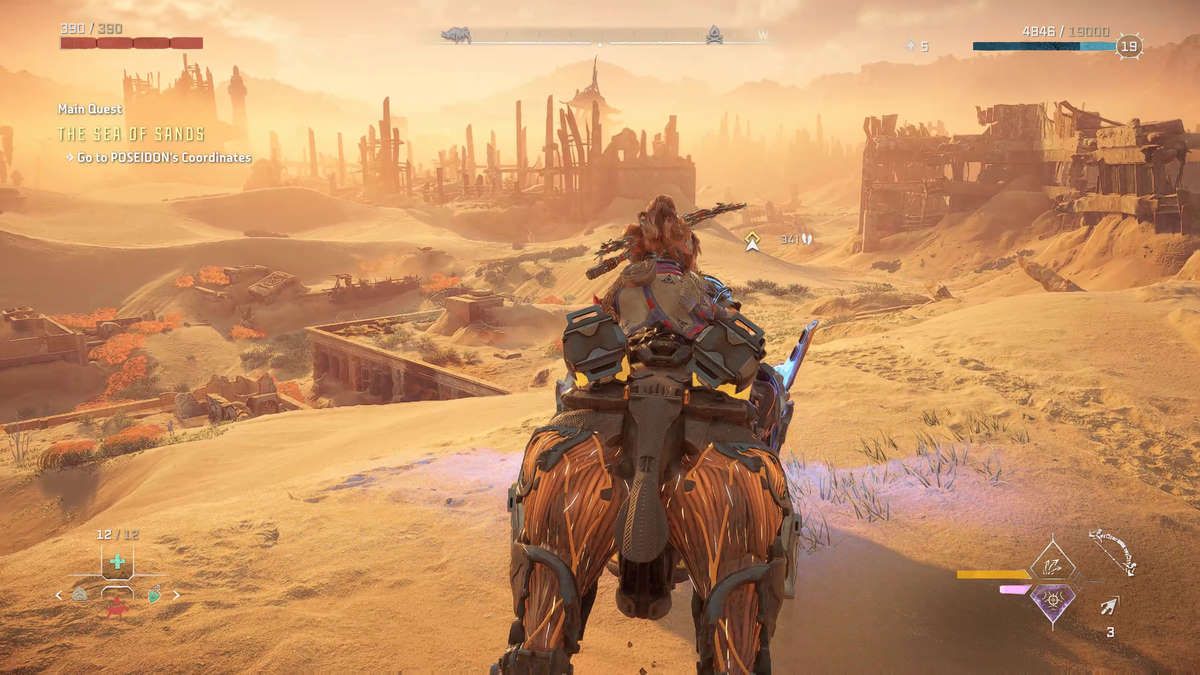Open The Sea of Sands quest tracker

point(131,134)
